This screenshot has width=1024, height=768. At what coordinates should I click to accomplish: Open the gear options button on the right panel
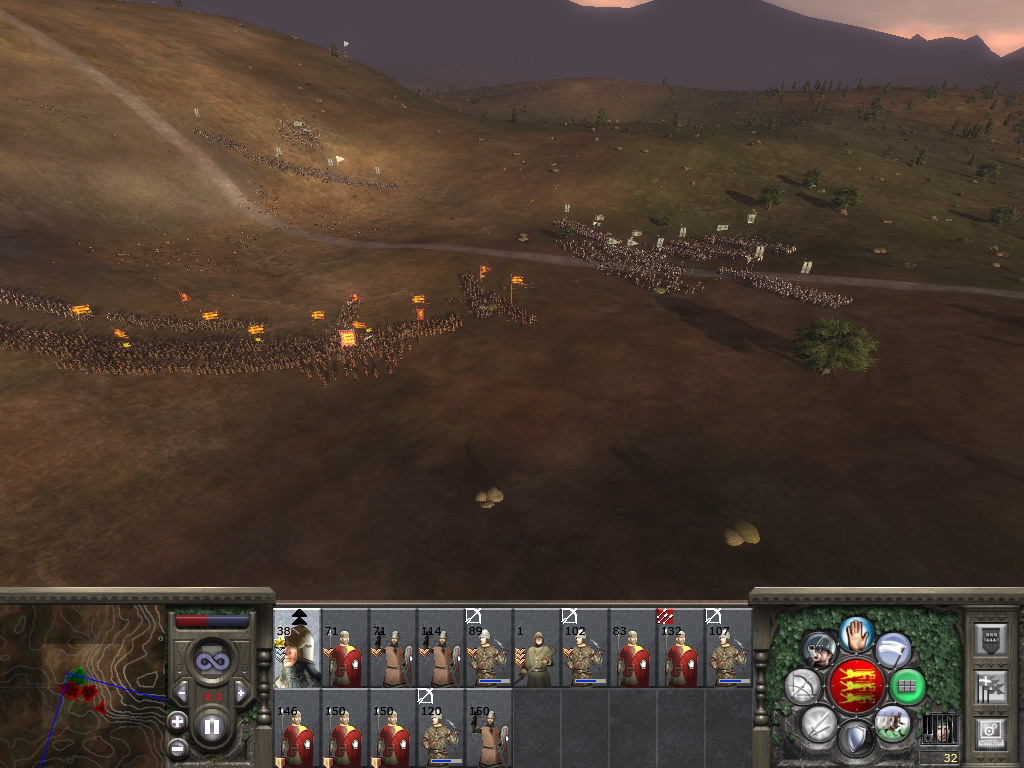pyautogui.click(x=988, y=733)
